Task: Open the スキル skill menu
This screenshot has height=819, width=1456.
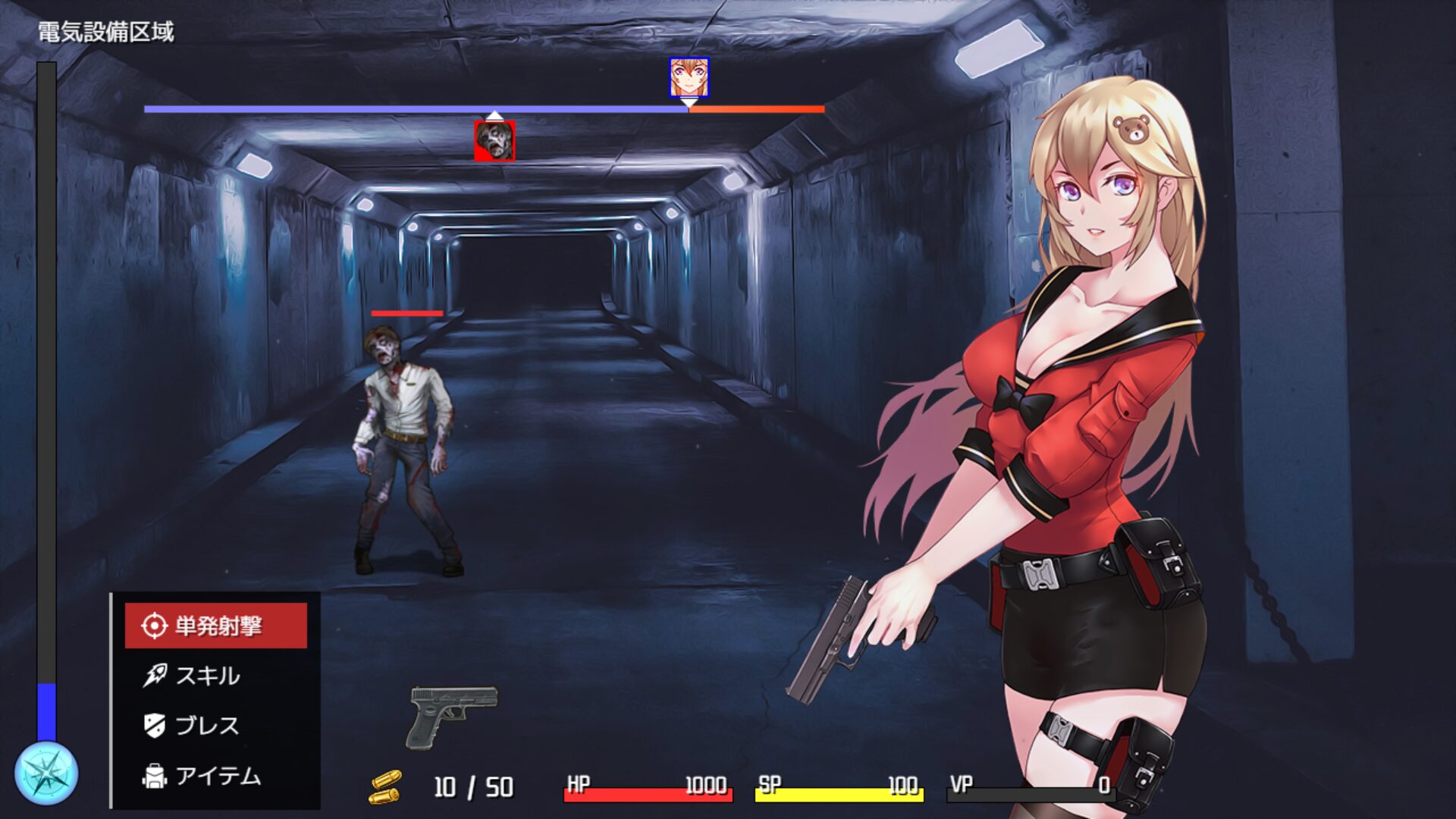Action: [206, 676]
